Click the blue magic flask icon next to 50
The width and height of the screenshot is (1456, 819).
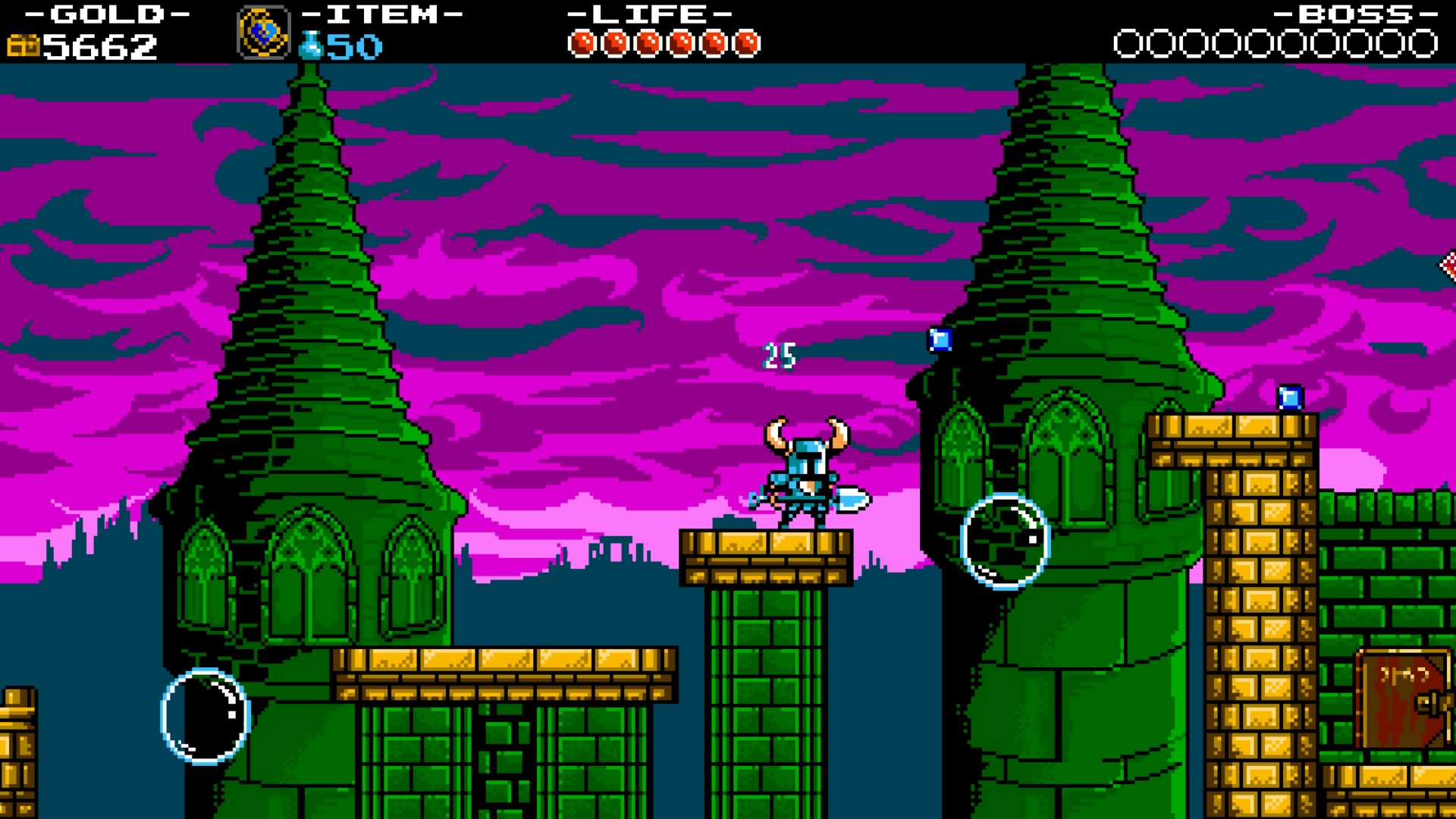[x=312, y=45]
